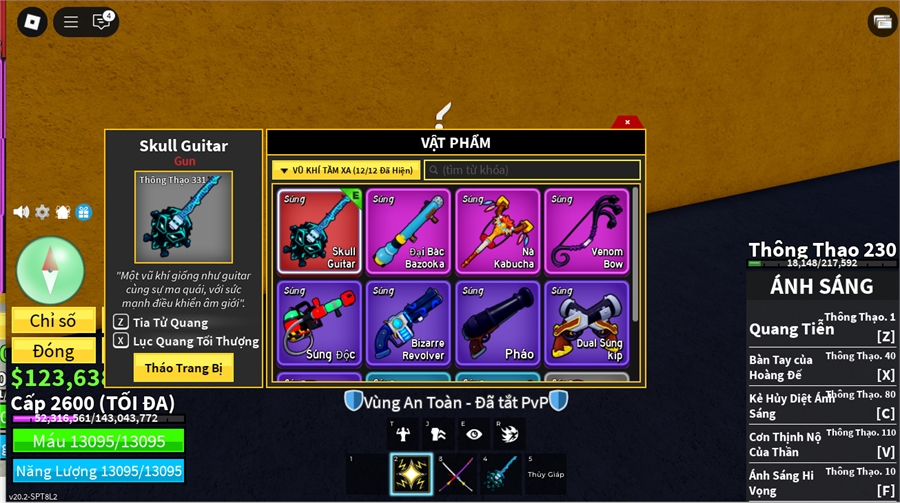Screen dimensions: 900x503
Task: Activate the eye ability icon
Action: [474, 434]
